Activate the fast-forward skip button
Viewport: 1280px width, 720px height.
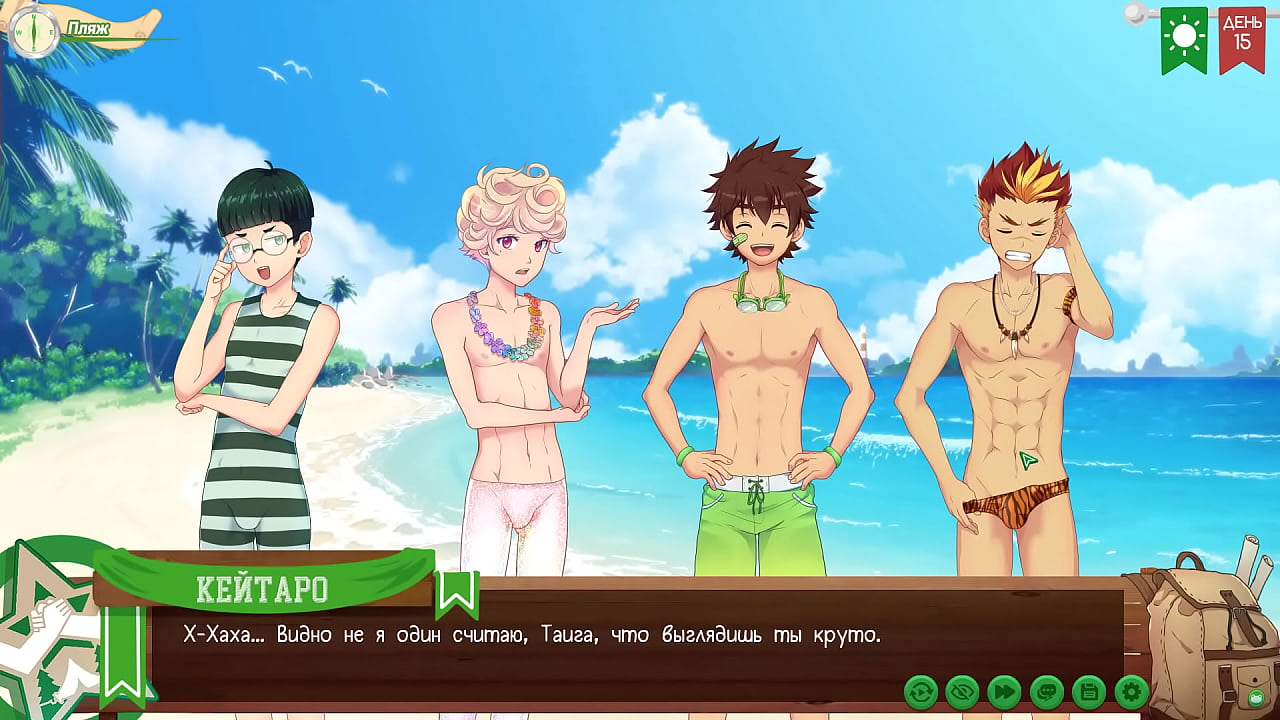(1004, 691)
